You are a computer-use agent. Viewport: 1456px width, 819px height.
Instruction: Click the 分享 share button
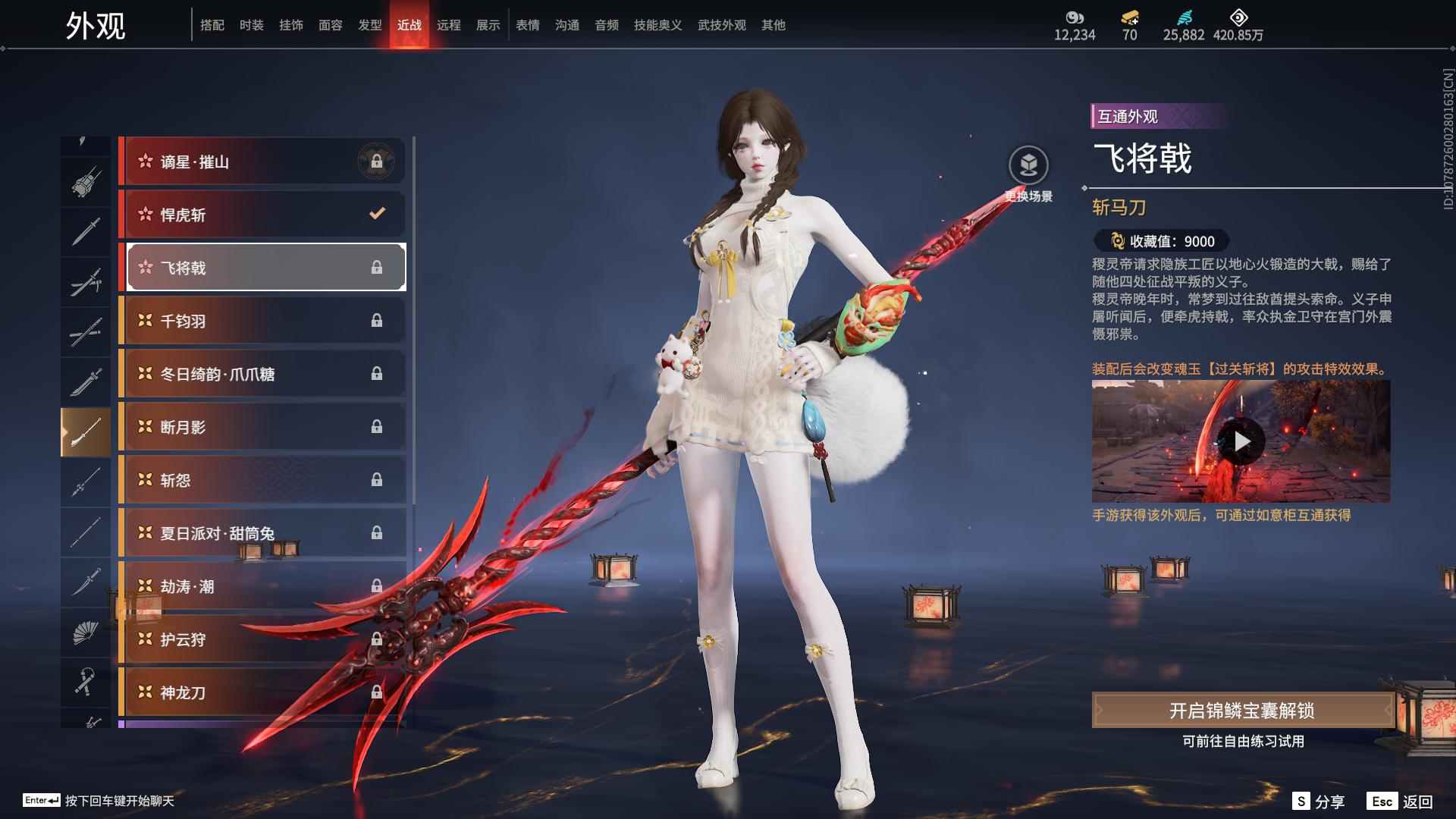(1318, 802)
